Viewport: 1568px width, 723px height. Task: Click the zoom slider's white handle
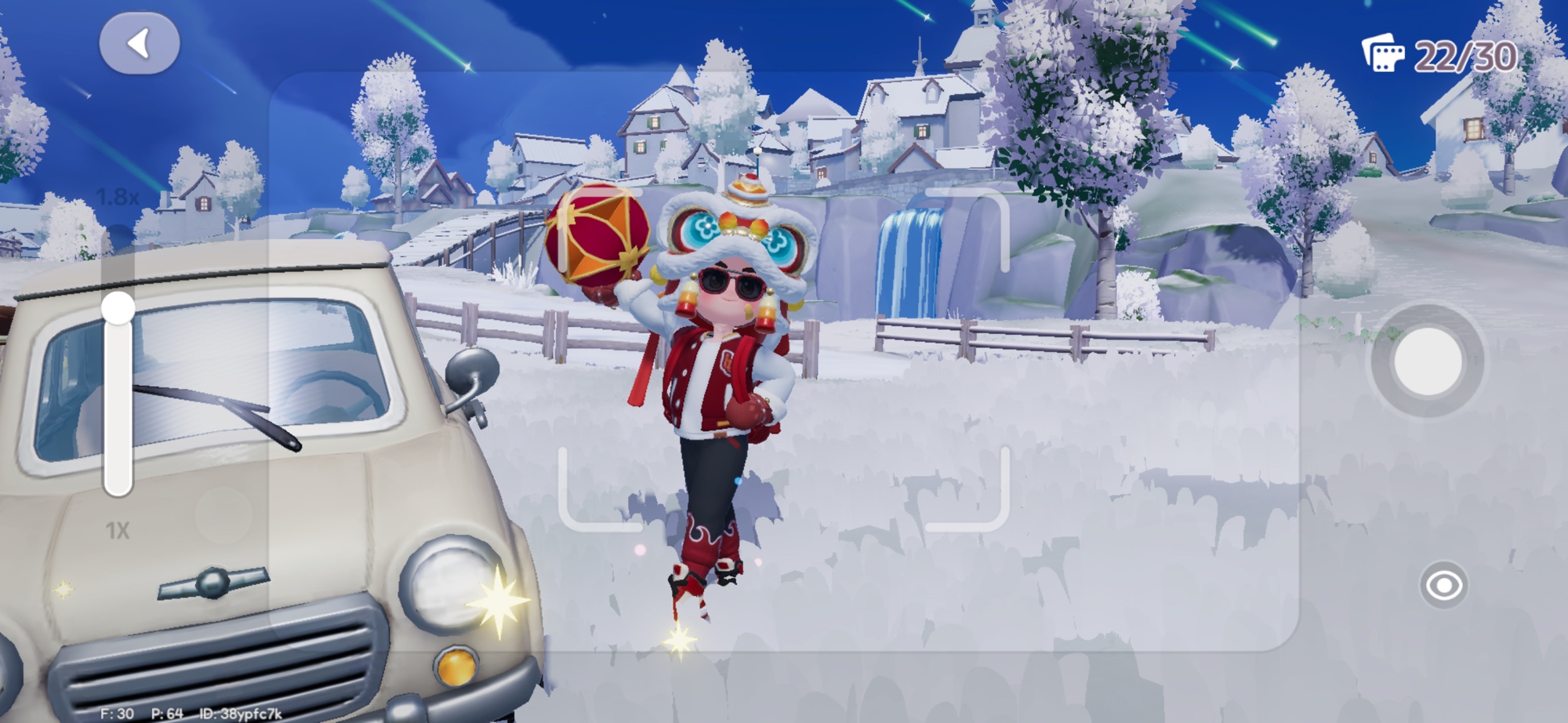[x=118, y=307]
